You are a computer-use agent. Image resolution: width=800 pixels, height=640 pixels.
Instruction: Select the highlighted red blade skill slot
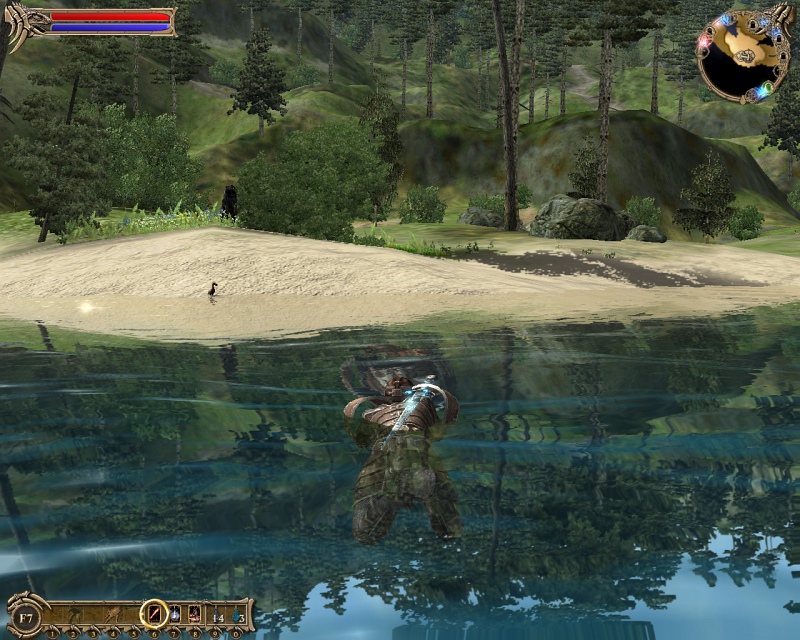click(154, 613)
